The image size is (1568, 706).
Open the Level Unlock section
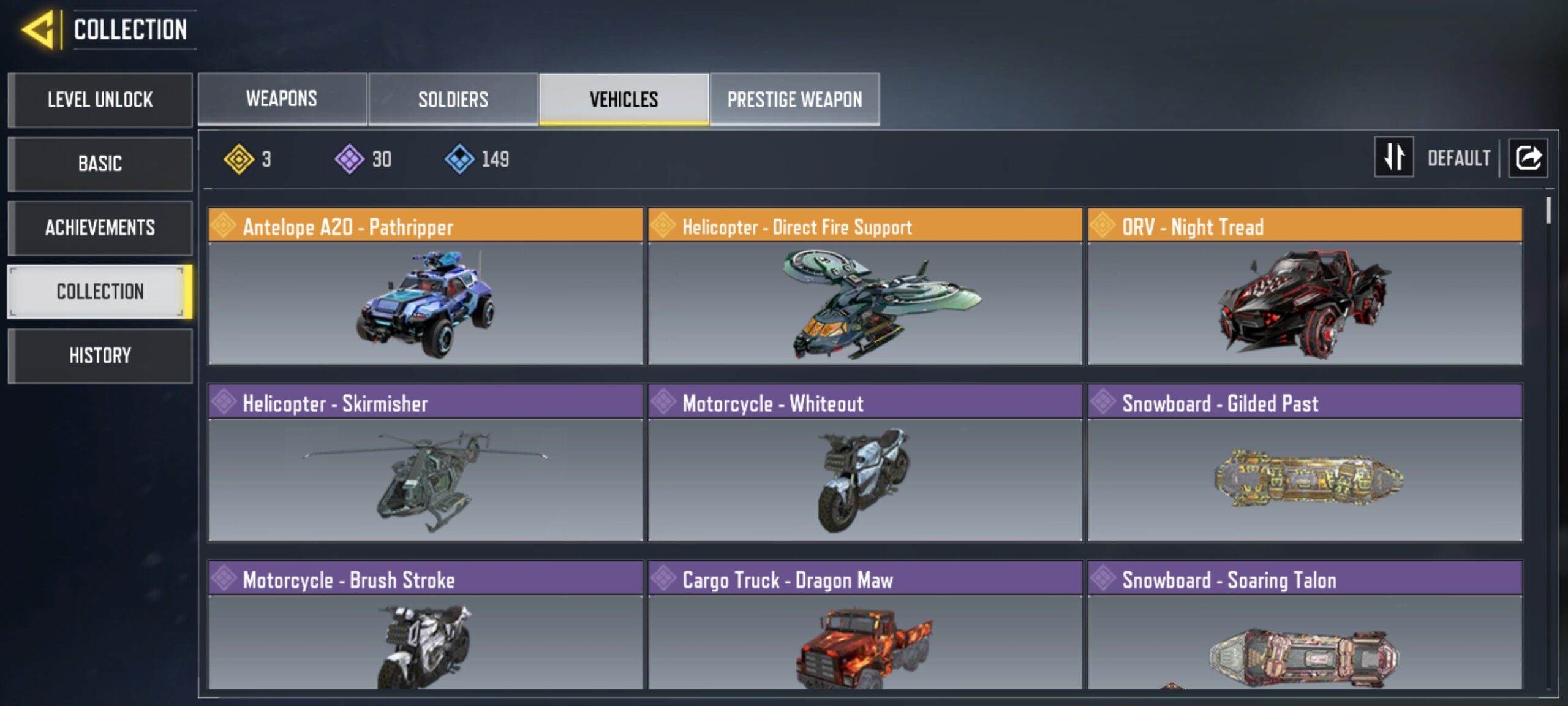pyautogui.click(x=100, y=100)
